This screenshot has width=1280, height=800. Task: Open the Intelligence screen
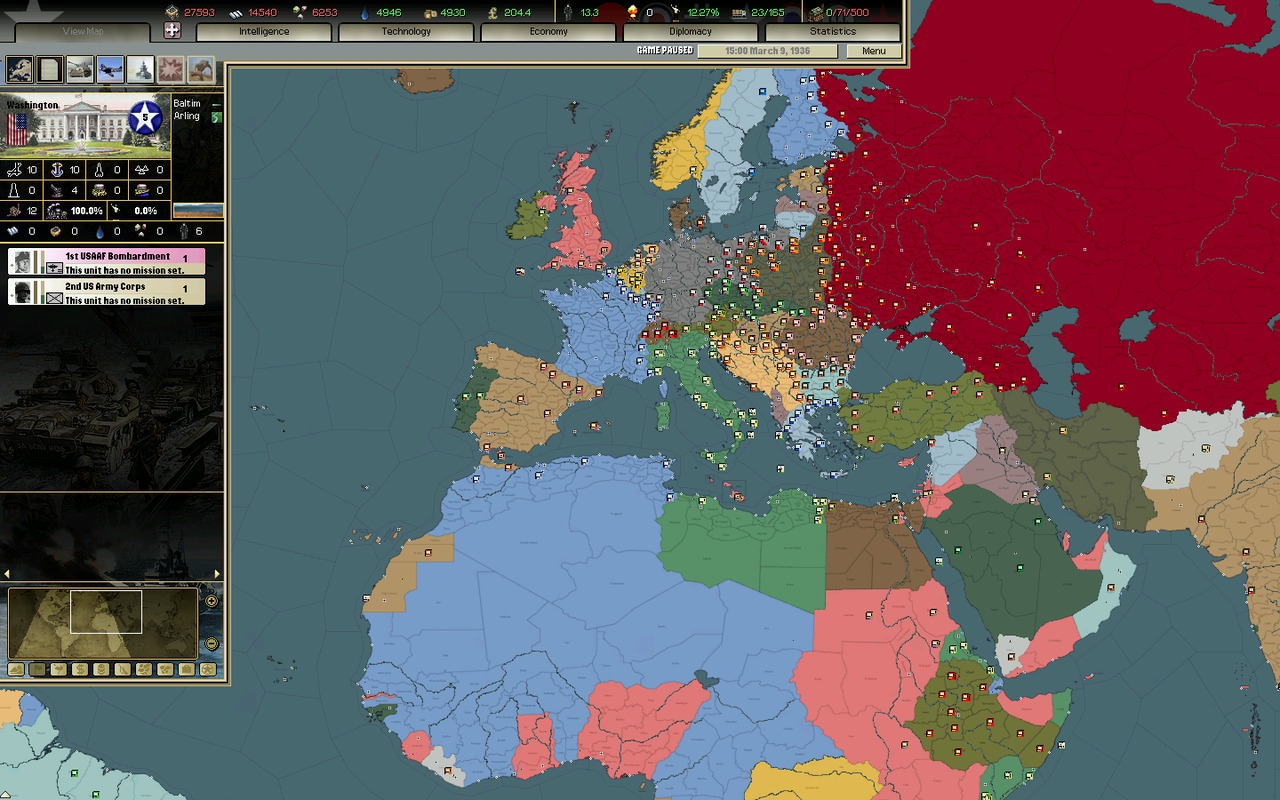pos(264,32)
